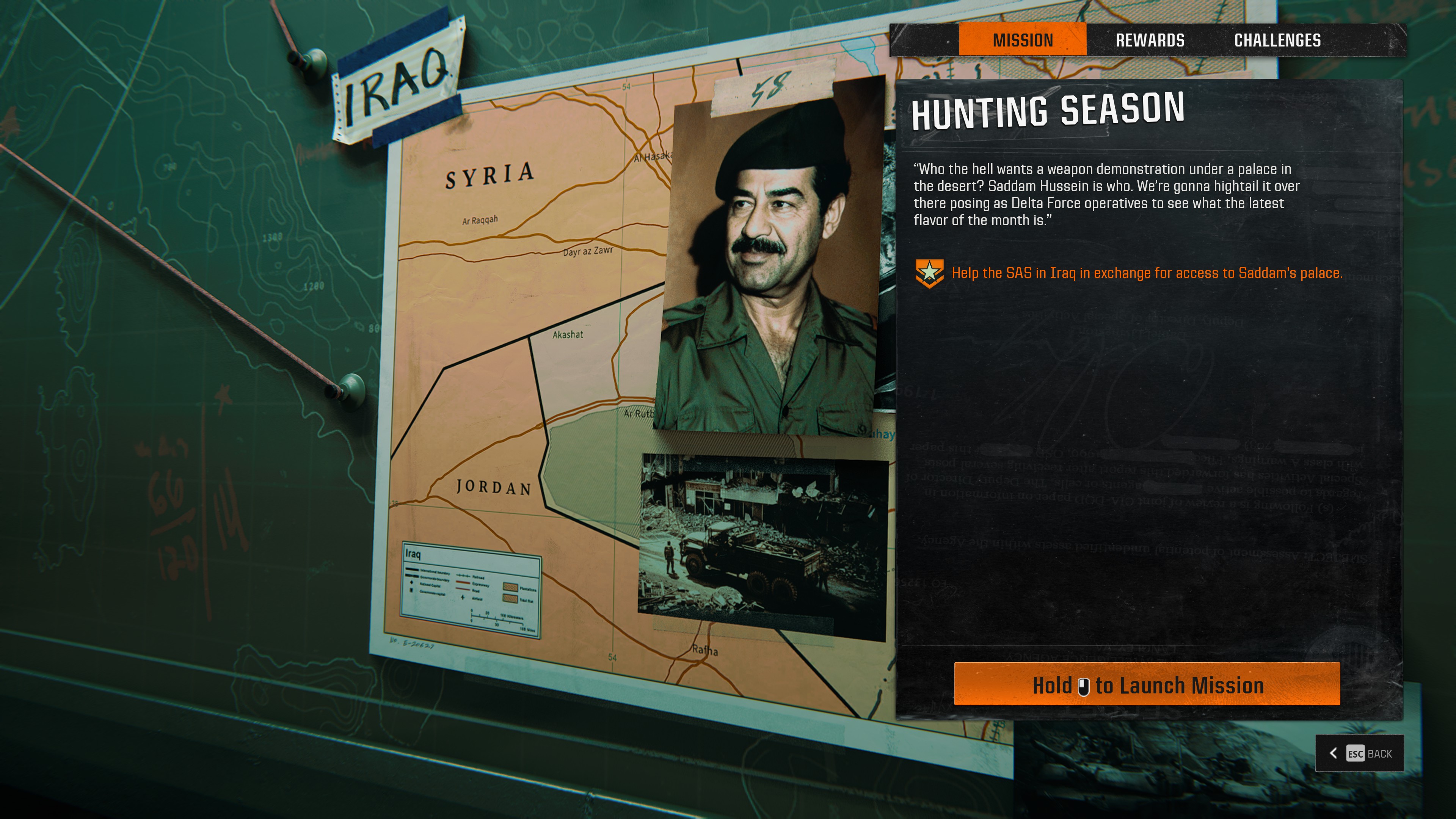Image resolution: width=1456 pixels, height=819 pixels.
Task: Launch the Hunting Season mission
Action: point(1147,685)
